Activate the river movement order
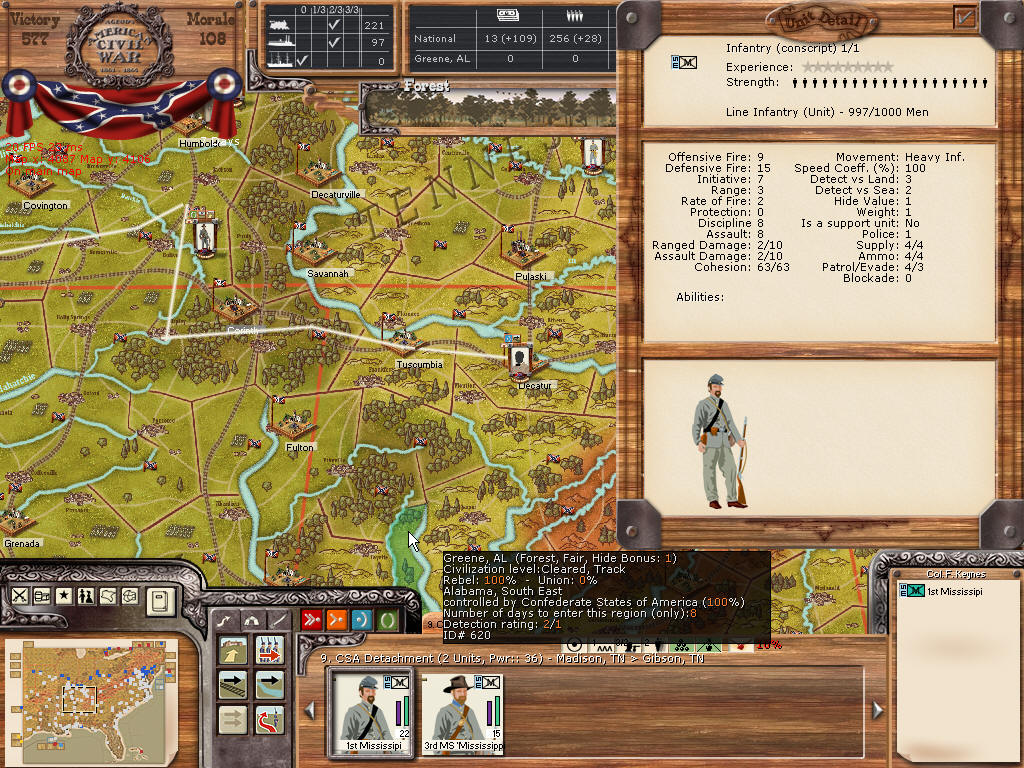The height and width of the screenshot is (768, 1024). pyautogui.click(x=269, y=685)
